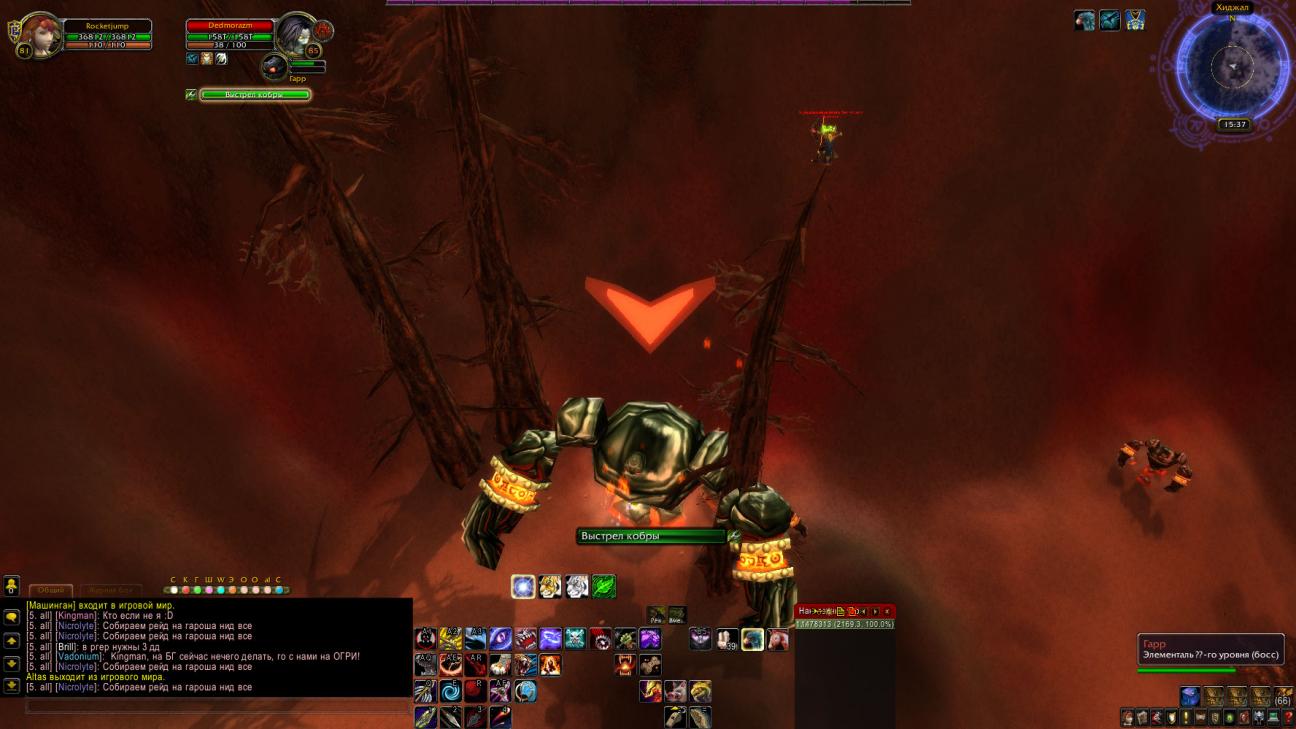Open the yellow exclamation mark quest log

1185,718
